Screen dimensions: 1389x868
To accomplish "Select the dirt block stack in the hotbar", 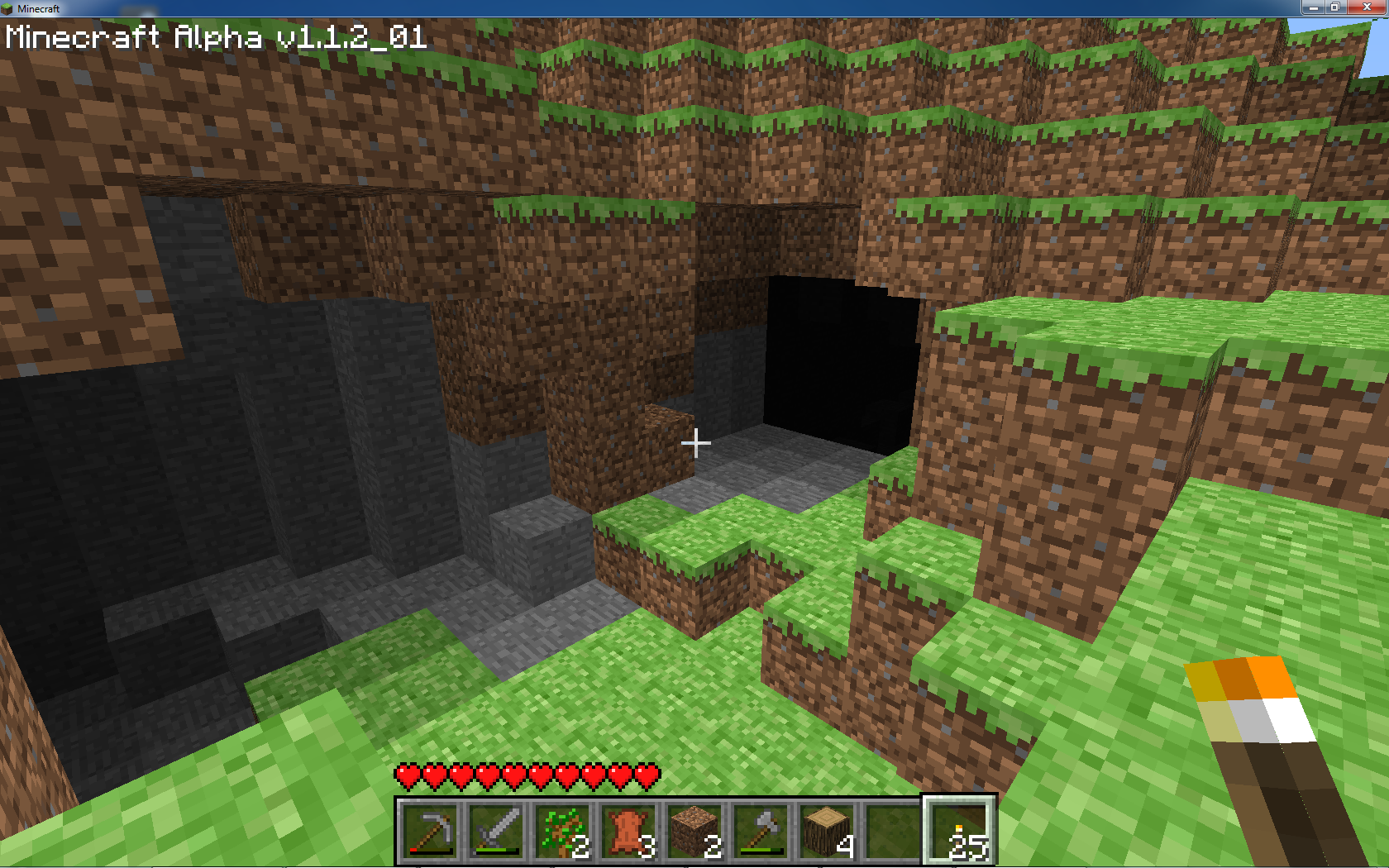I will 693,831.
